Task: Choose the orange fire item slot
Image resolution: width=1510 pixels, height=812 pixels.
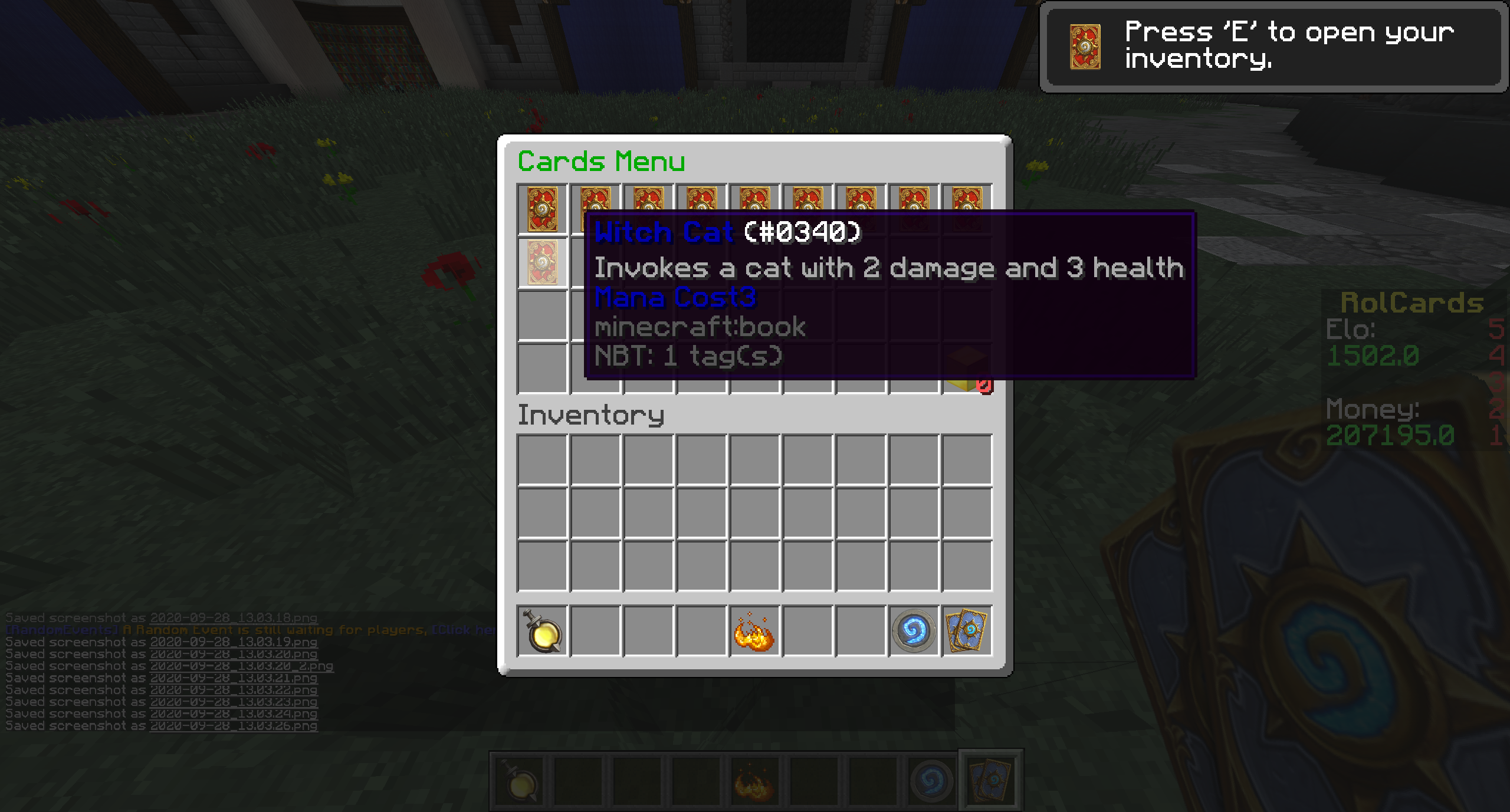Action: 754,631
